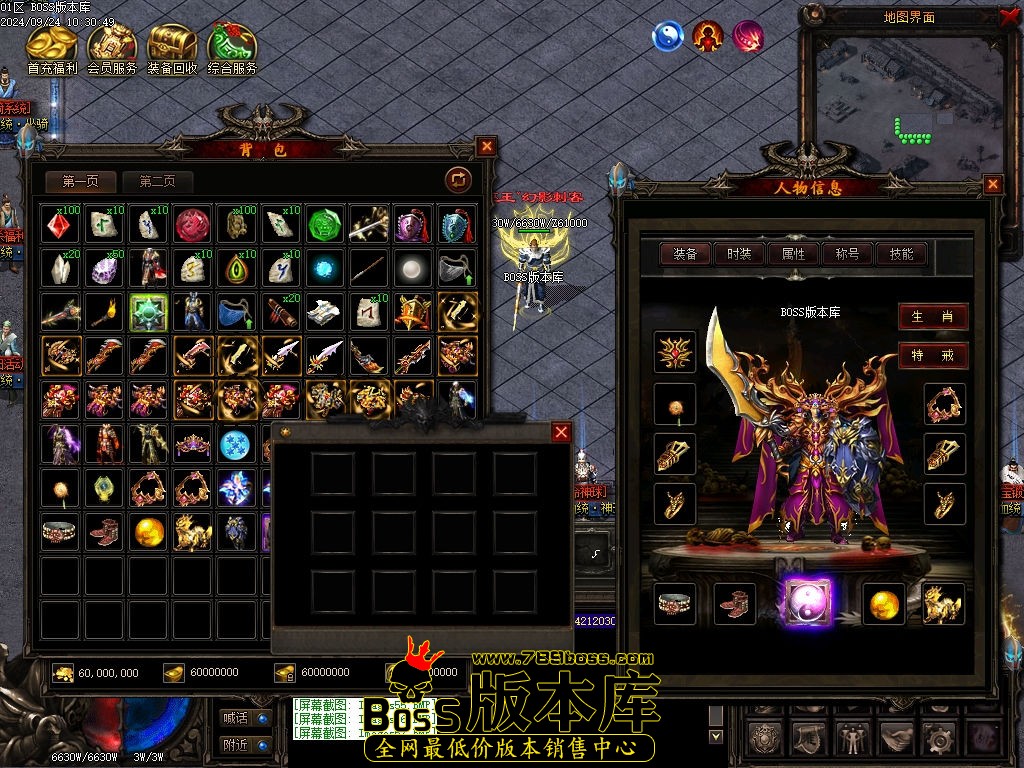The image size is (1024, 768).
Task: Close the small empty slot window
Action: click(x=562, y=432)
